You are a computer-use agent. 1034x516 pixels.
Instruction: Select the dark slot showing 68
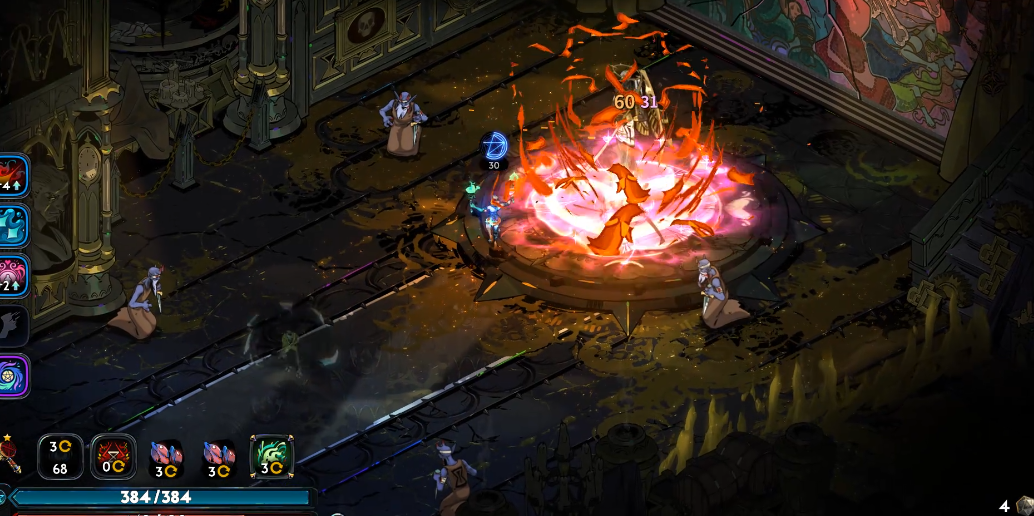60,457
